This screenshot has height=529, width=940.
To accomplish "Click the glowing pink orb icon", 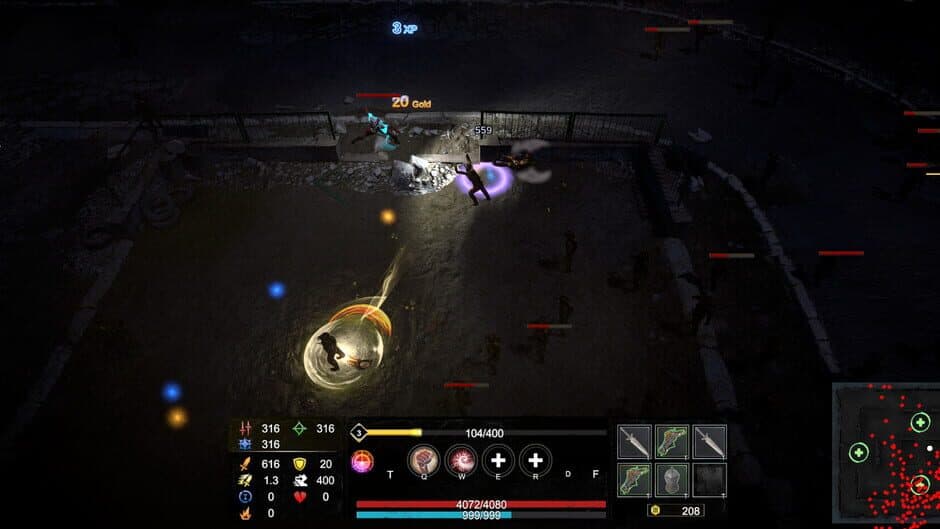I will click(362, 461).
